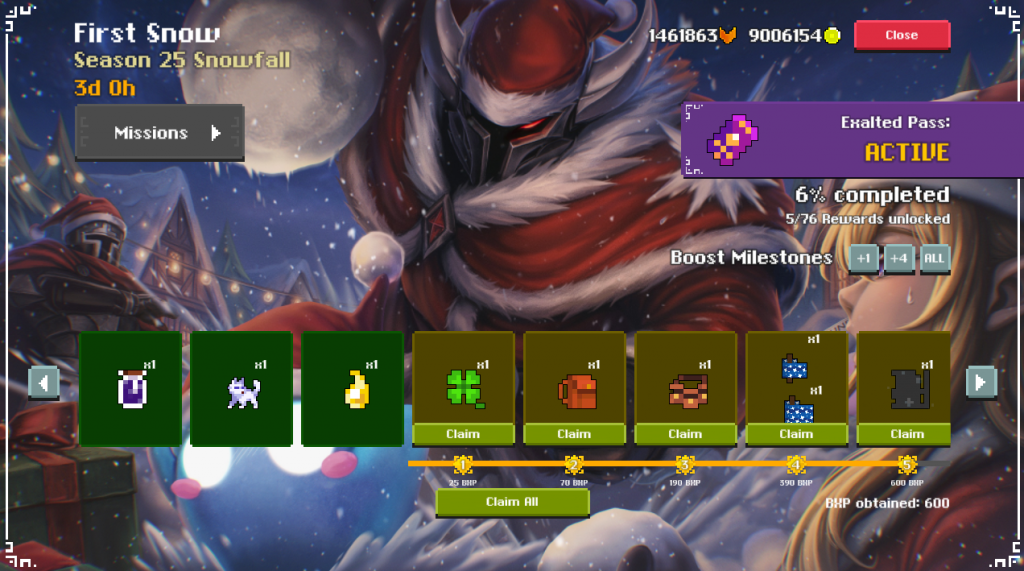The height and width of the screenshot is (571, 1024).
Task: Select the purple potion reward tile
Action: click(x=131, y=388)
